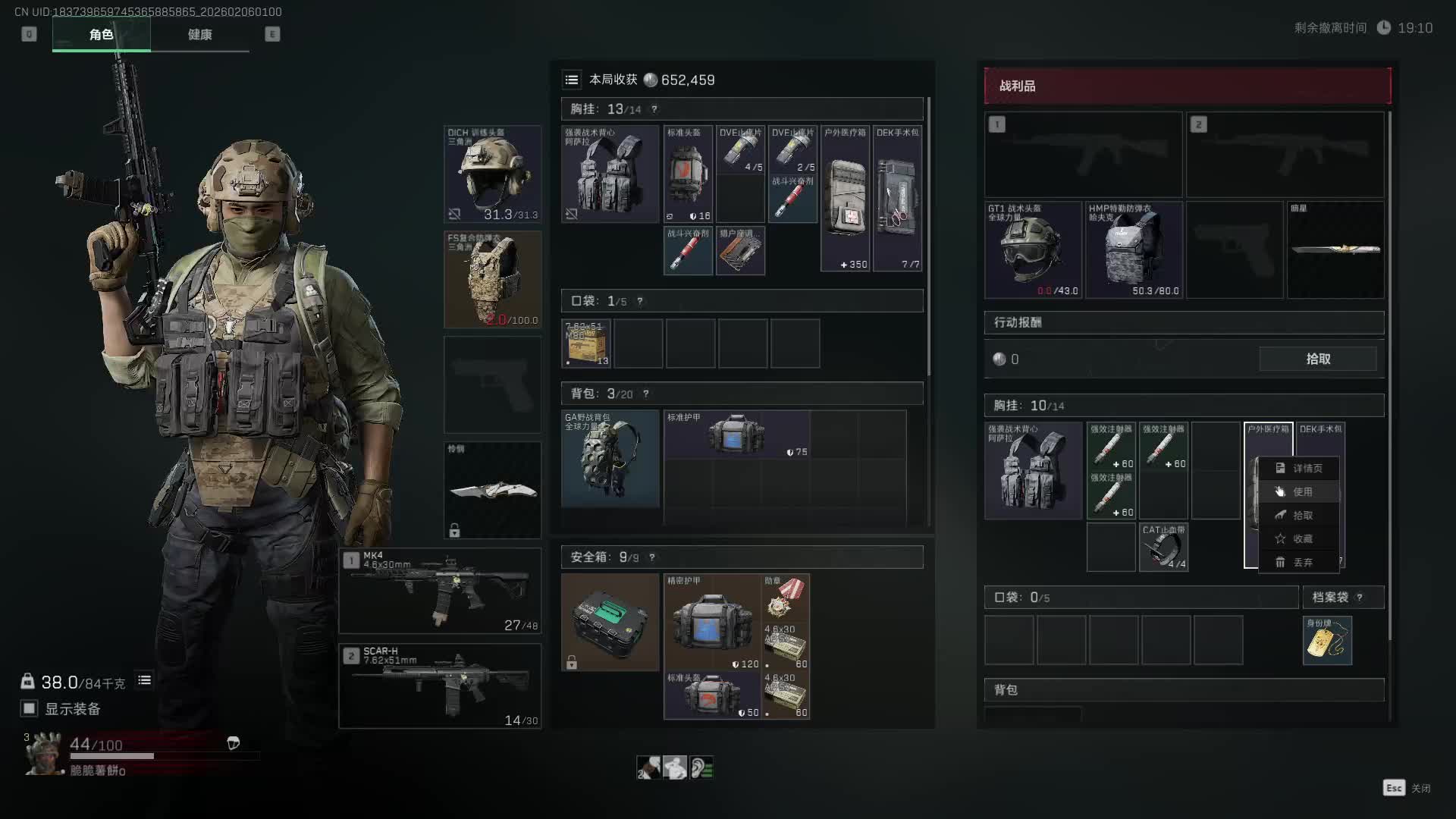Click the 拾取 button for 行动报酬

[x=1318, y=359]
